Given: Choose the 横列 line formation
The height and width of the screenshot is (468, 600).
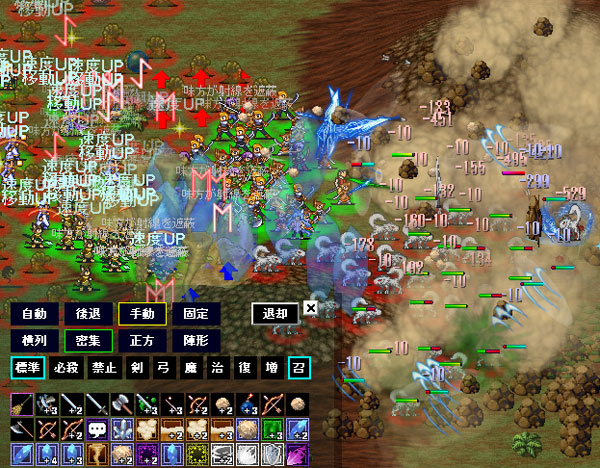Looking at the screenshot, I should (34, 341).
